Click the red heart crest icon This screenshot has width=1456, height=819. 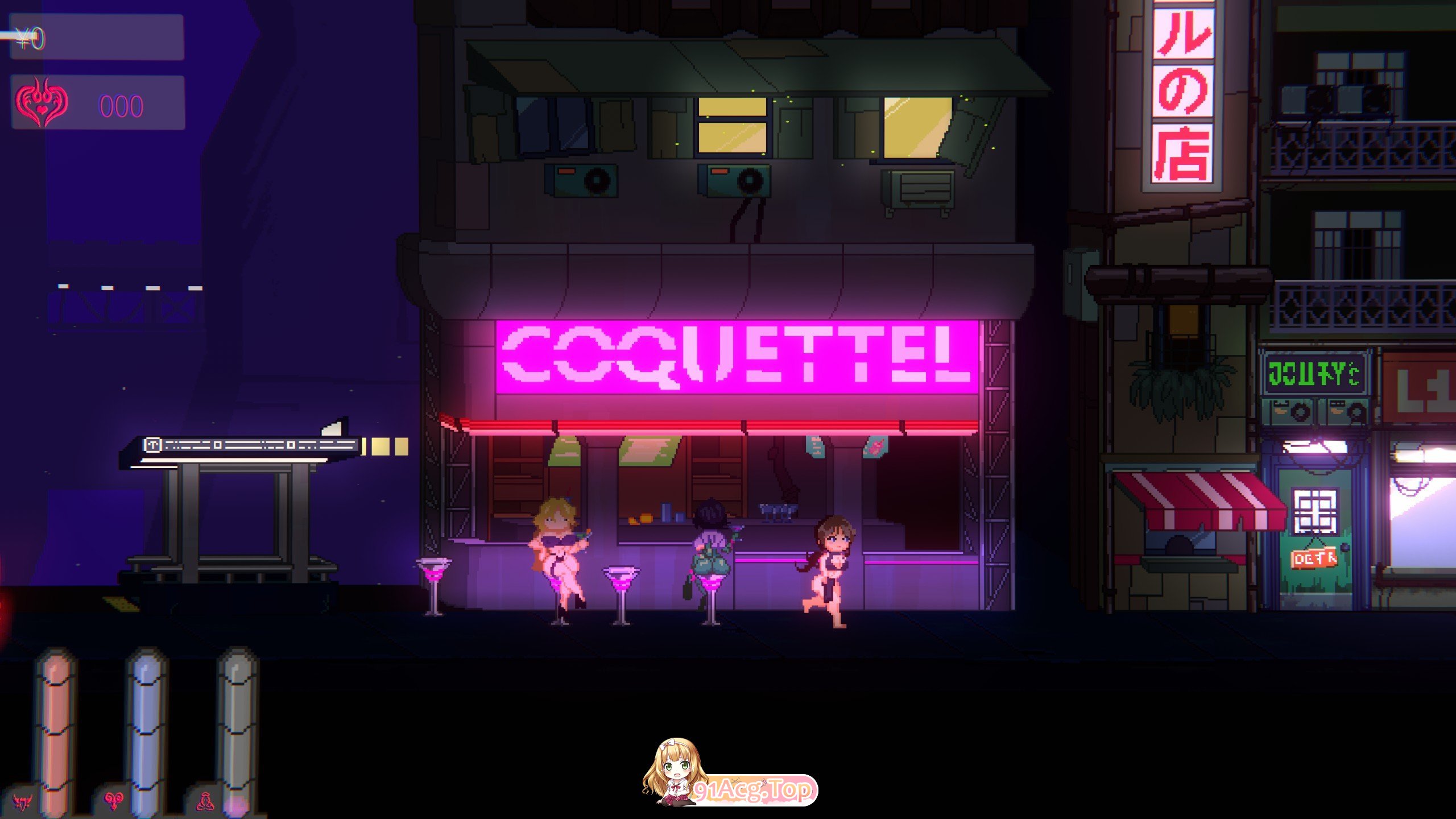pos(42,103)
